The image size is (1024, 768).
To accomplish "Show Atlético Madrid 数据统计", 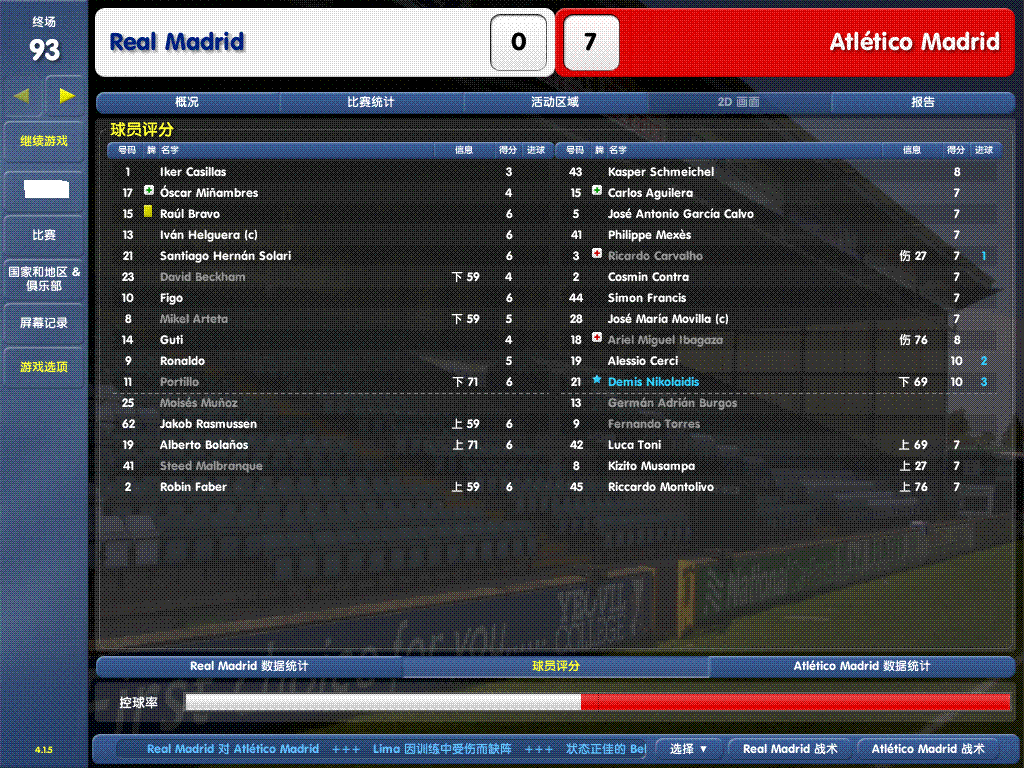I will tap(862, 666).
